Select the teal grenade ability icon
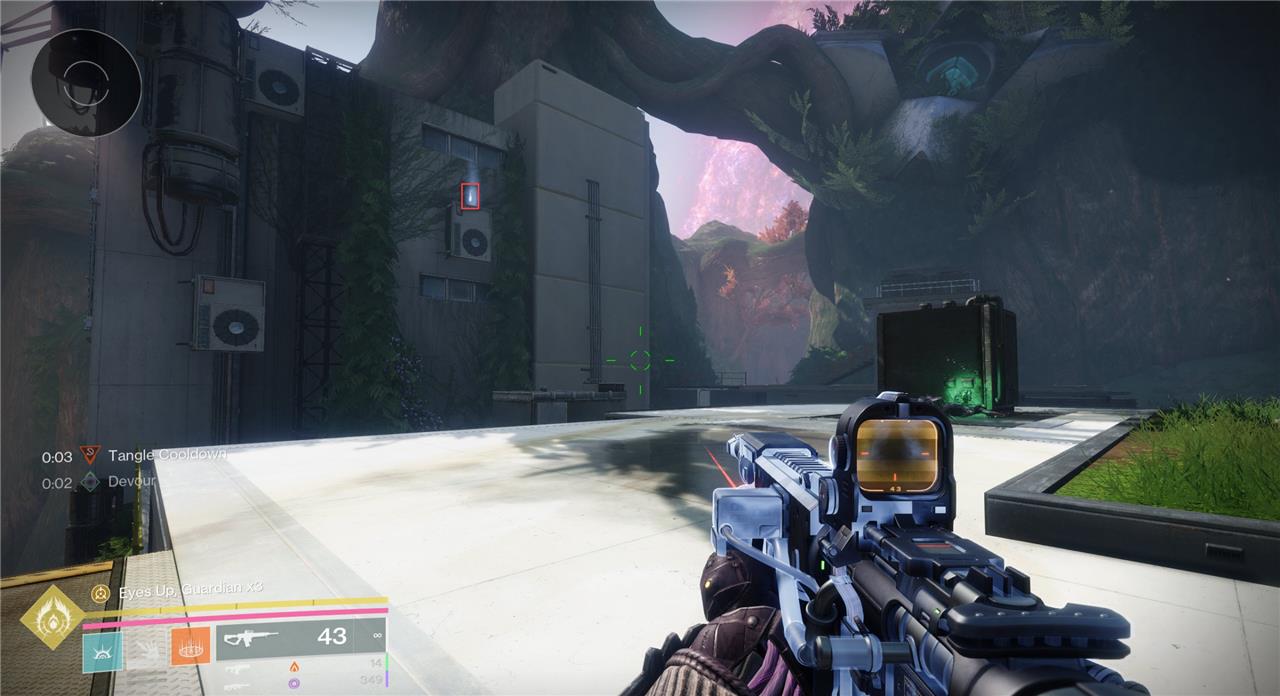 tap(102, 651)
